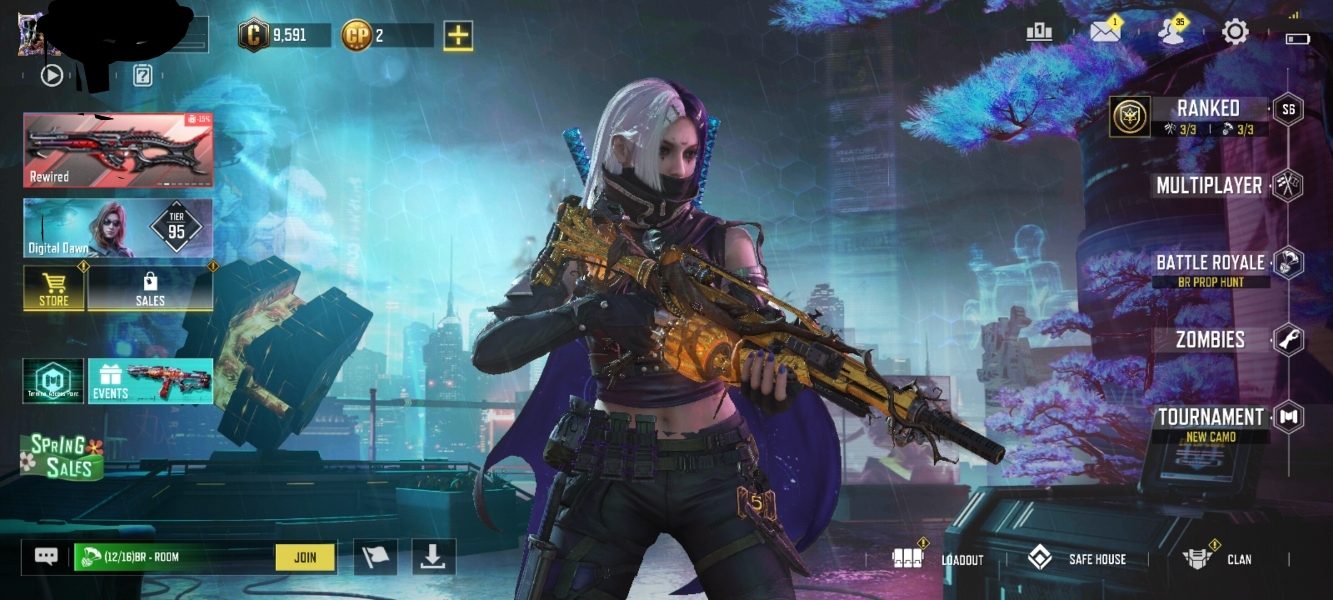Join the BR room

coord(305,557)
